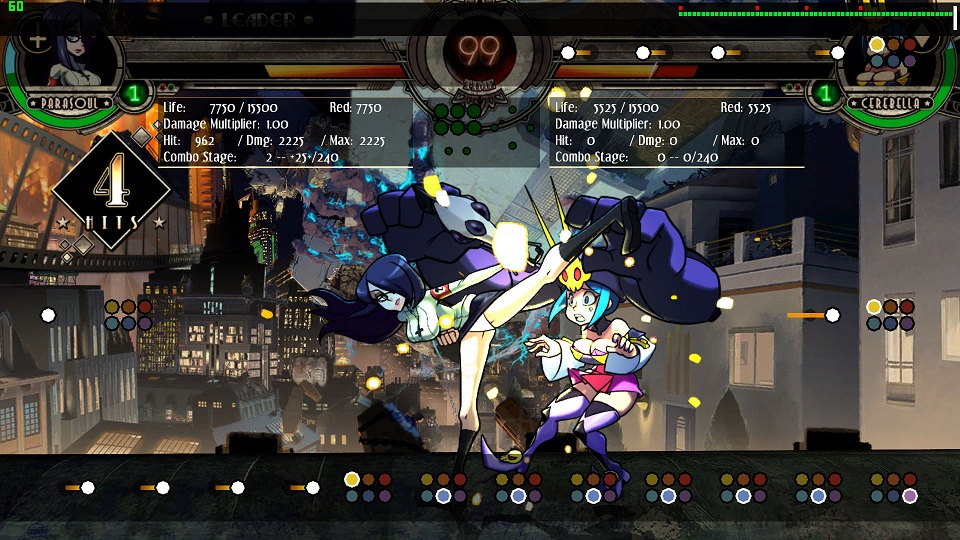Screen dimensions: 960x540
Task: Click Cerebella's character portrait
Action: (891, 62)
